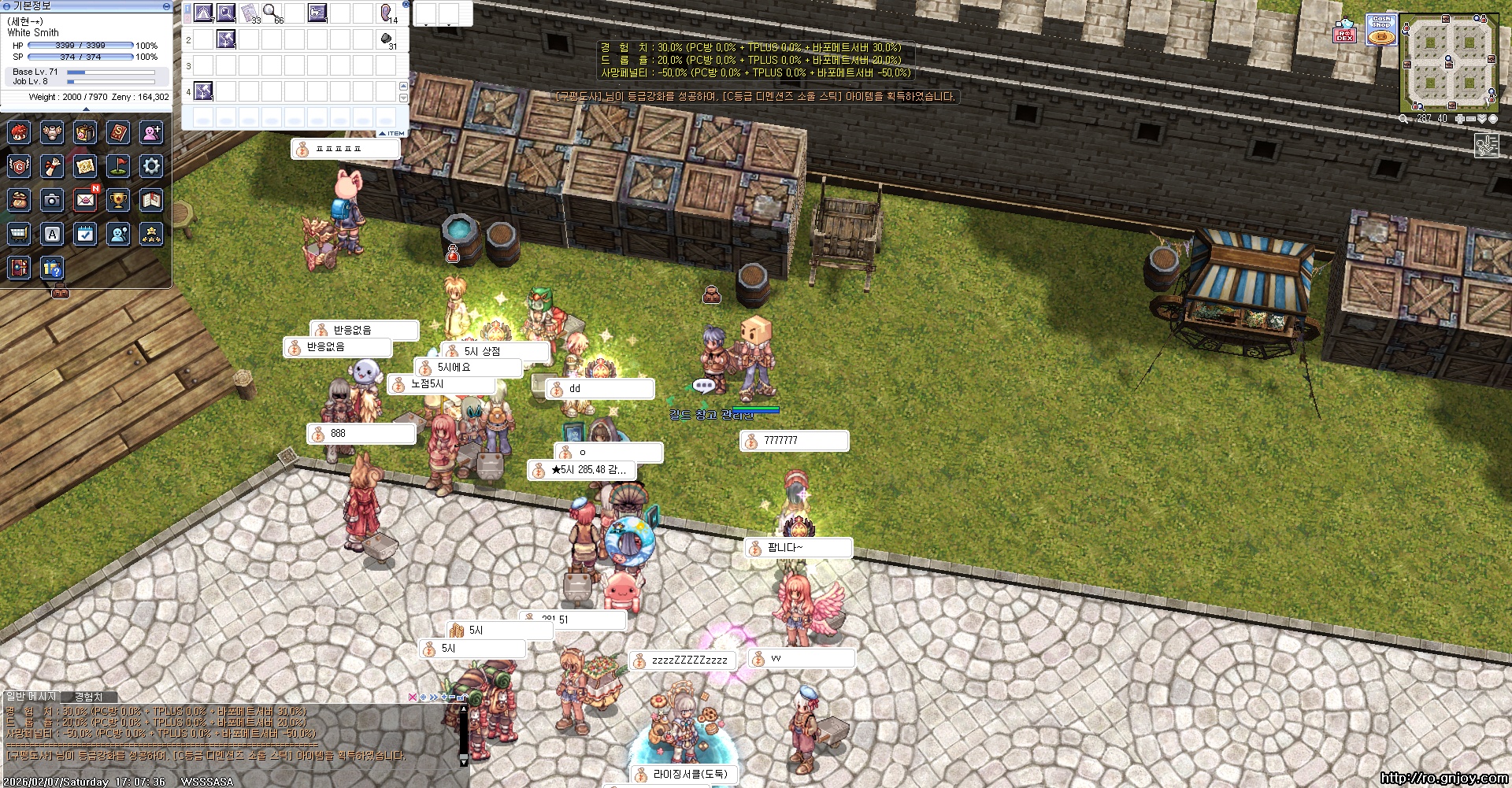Open the camera screenshot icon
The width and height of the screenshot is (1512, 788).
(x=52, y=201)
